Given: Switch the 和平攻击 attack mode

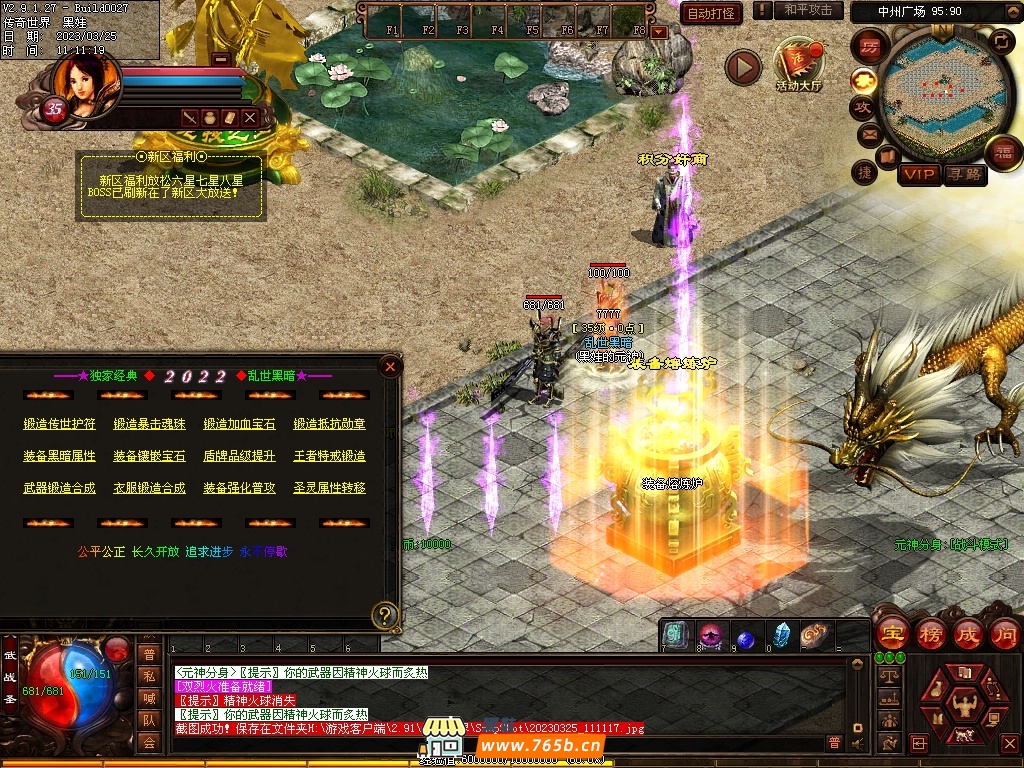Looking at the screenshot, I should point(807,10).
